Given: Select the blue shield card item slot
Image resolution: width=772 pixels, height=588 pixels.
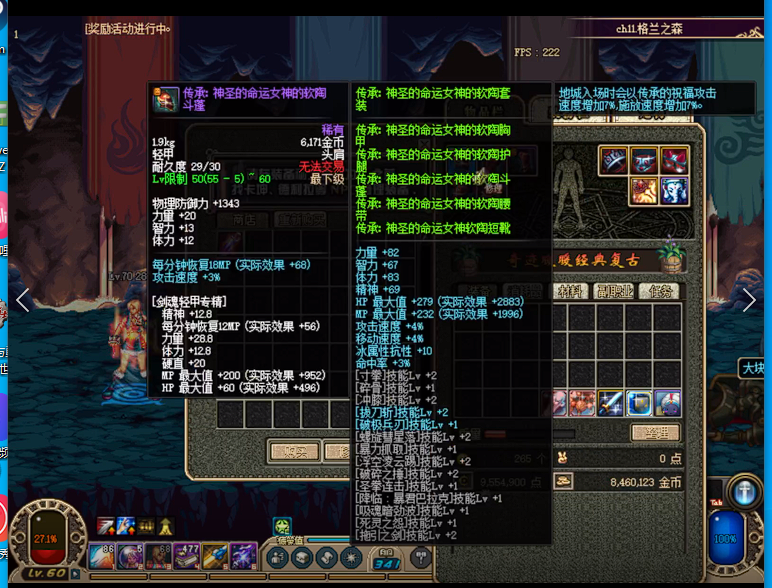Looking at the screenshot, I should pyautogui.click(x=639, y=403).
